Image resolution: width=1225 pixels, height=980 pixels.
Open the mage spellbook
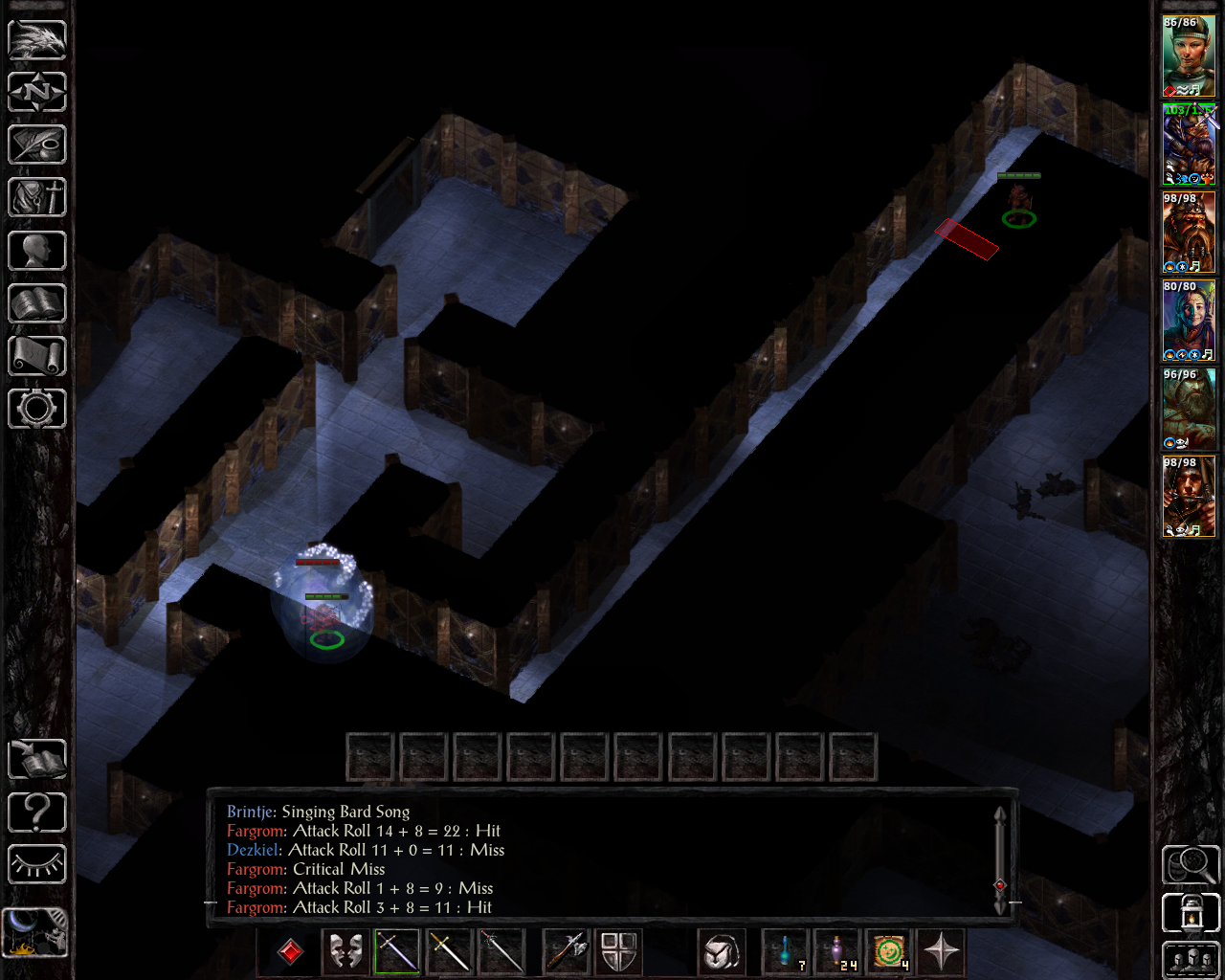click(37, 303)
